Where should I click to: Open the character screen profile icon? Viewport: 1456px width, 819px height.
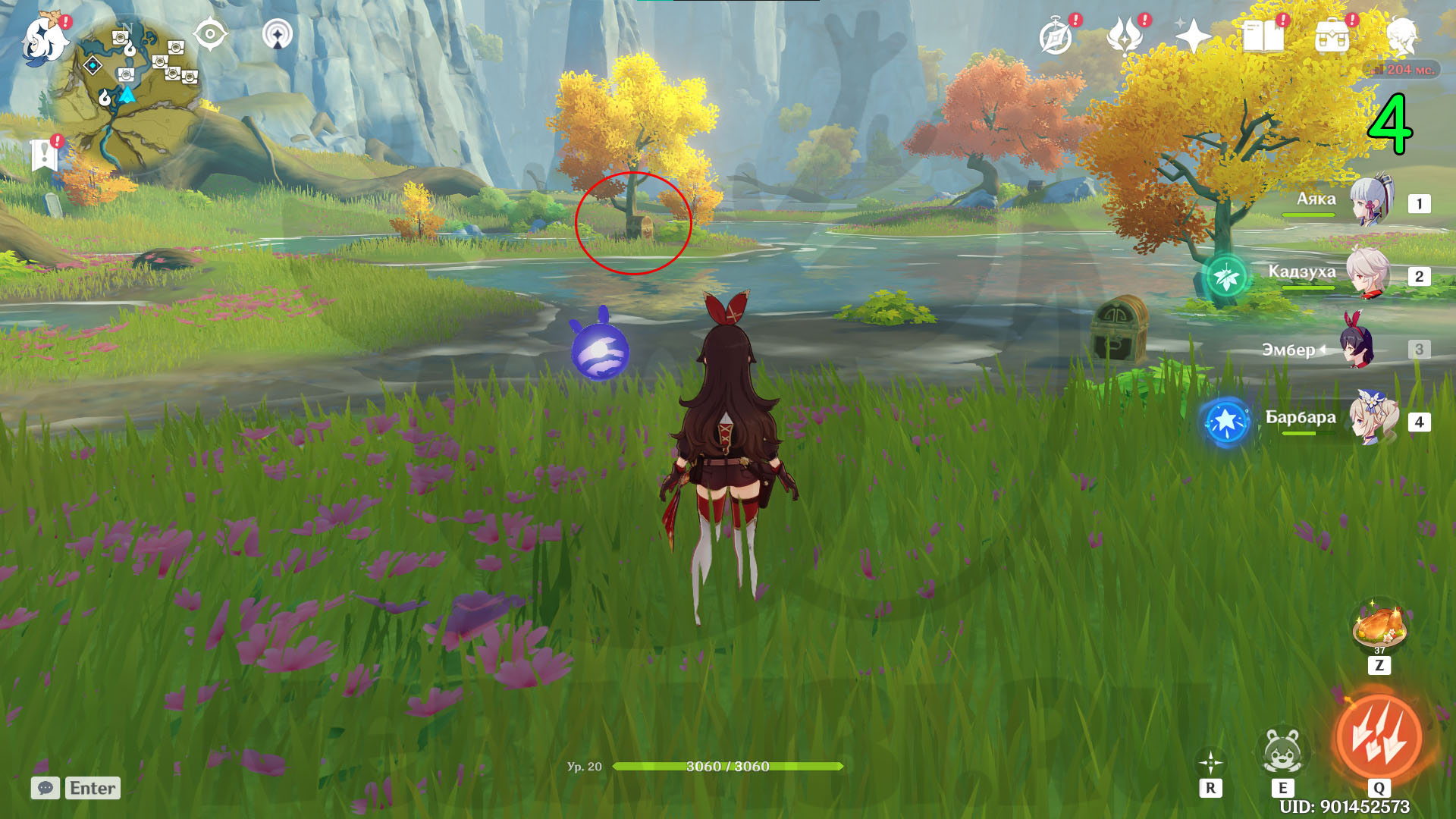tap(1402, 36)
